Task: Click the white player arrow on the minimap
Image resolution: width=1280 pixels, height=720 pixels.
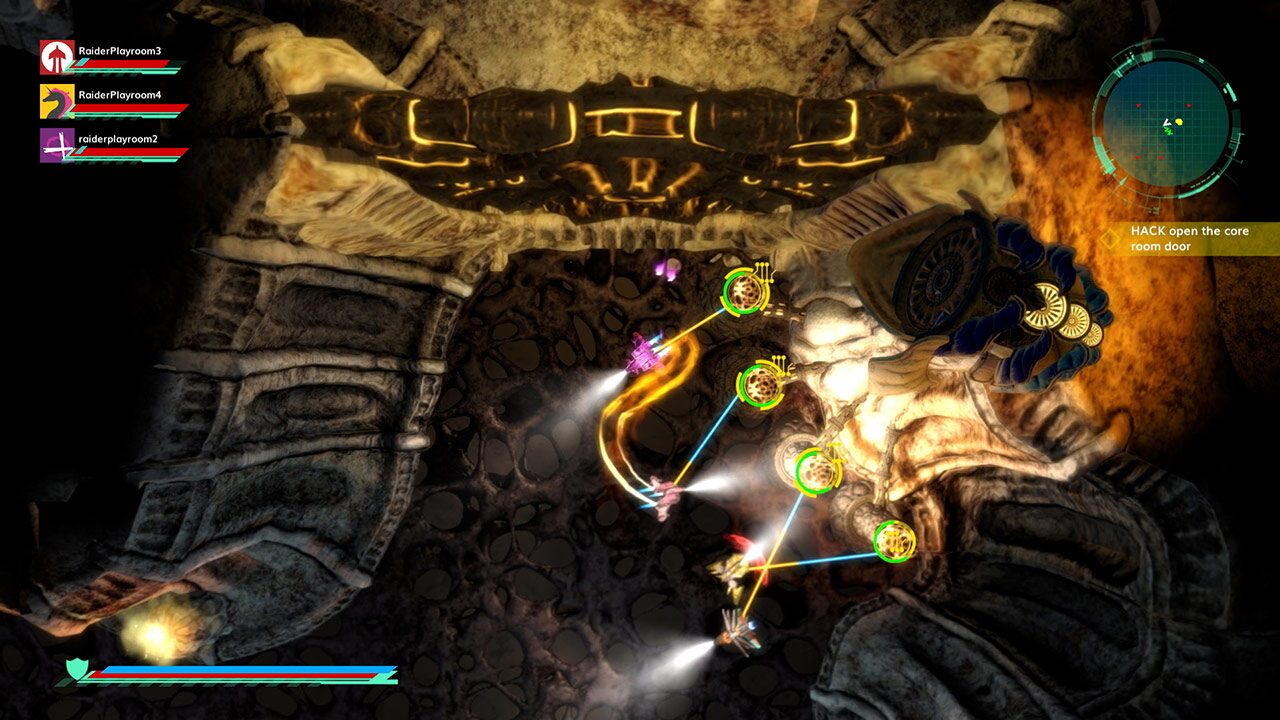Action: pyautogui.click(x=1166, y=122)
